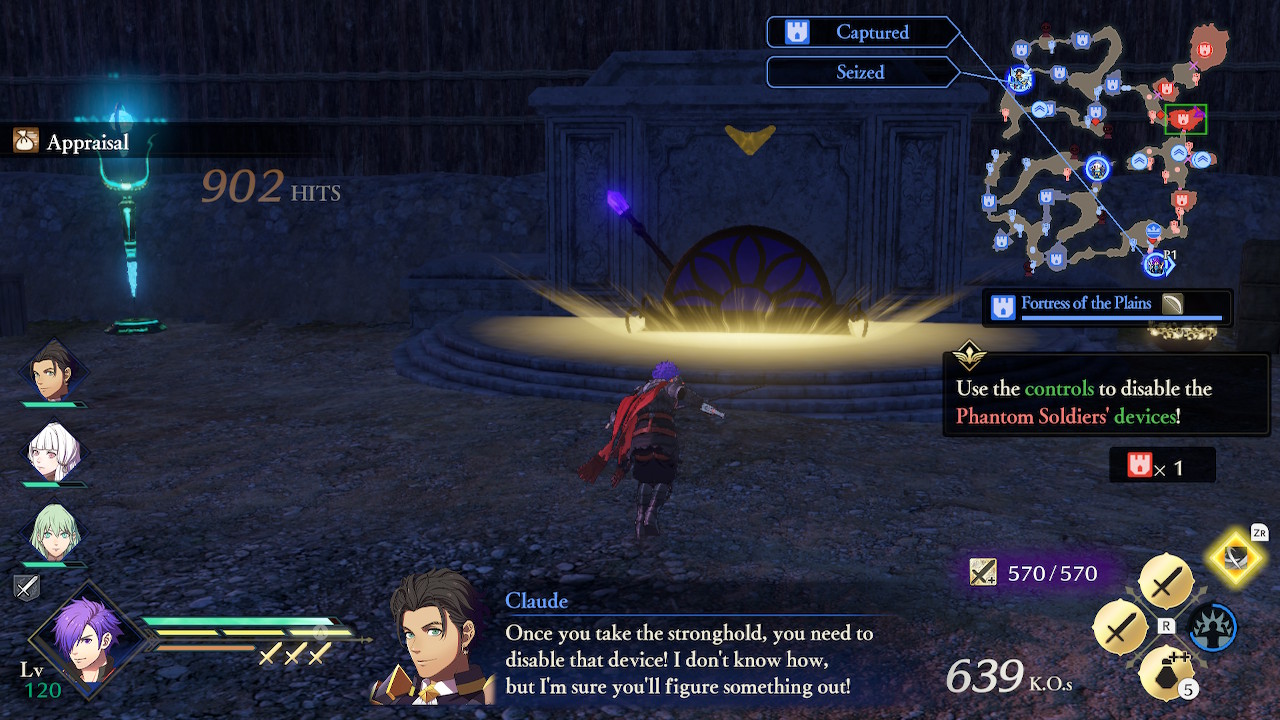Screen dimensions: 1280x720
Task: Click the upward chevron fort near map center
Action: click(1139, 159)
